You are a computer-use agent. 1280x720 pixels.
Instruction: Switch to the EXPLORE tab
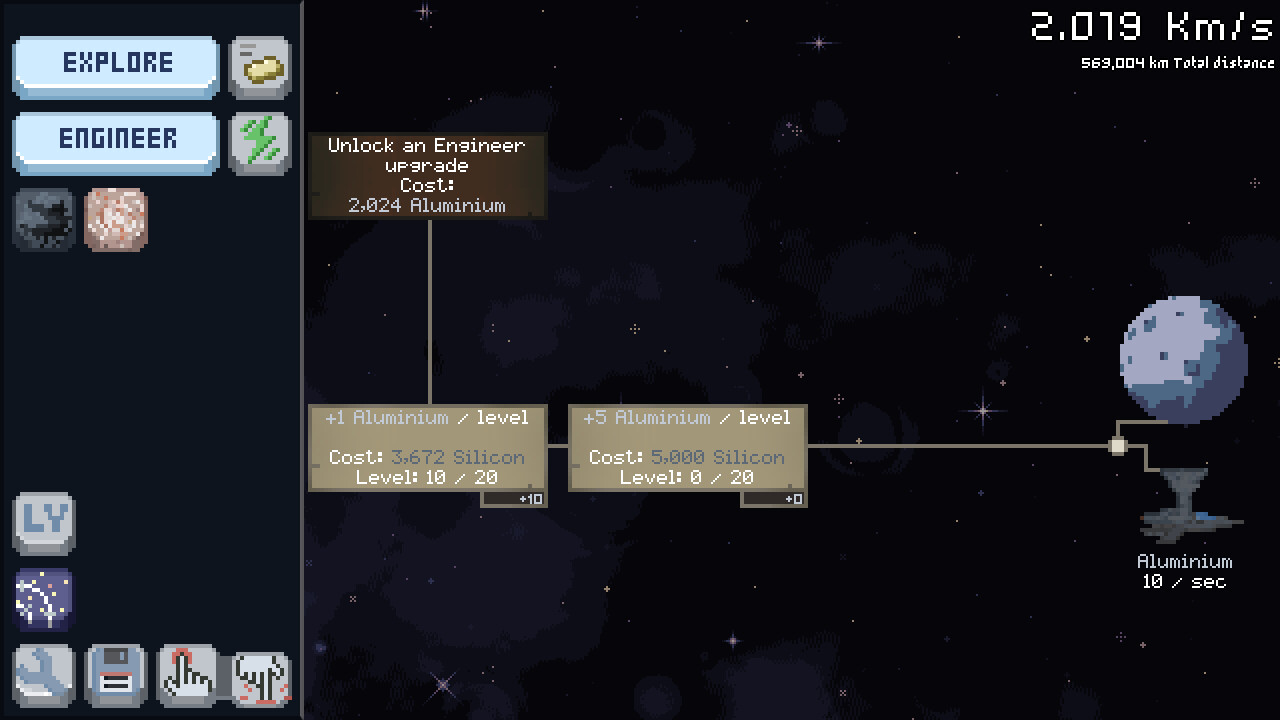click(x=115, y=64)
